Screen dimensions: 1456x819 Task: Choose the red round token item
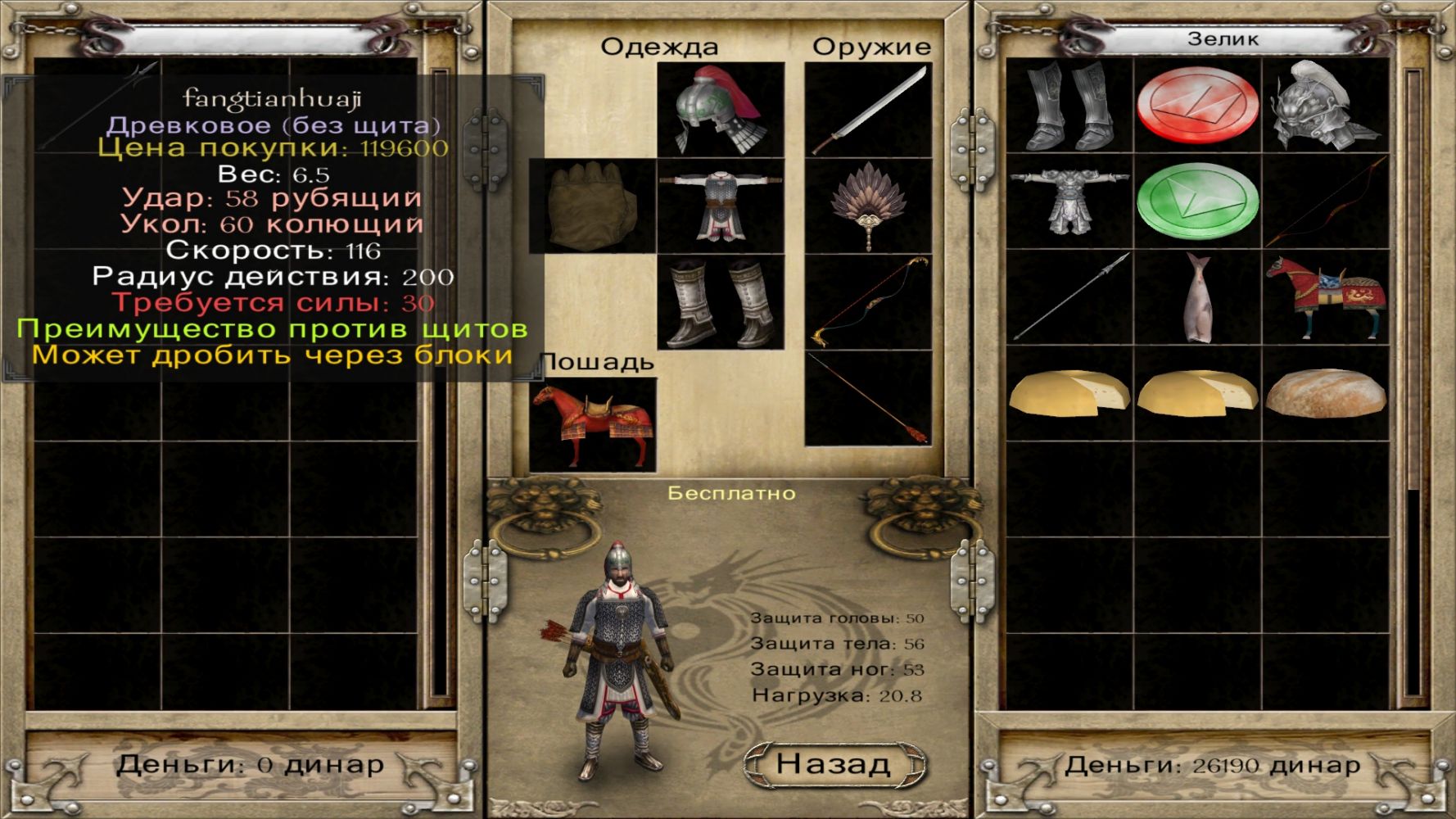1196,106
